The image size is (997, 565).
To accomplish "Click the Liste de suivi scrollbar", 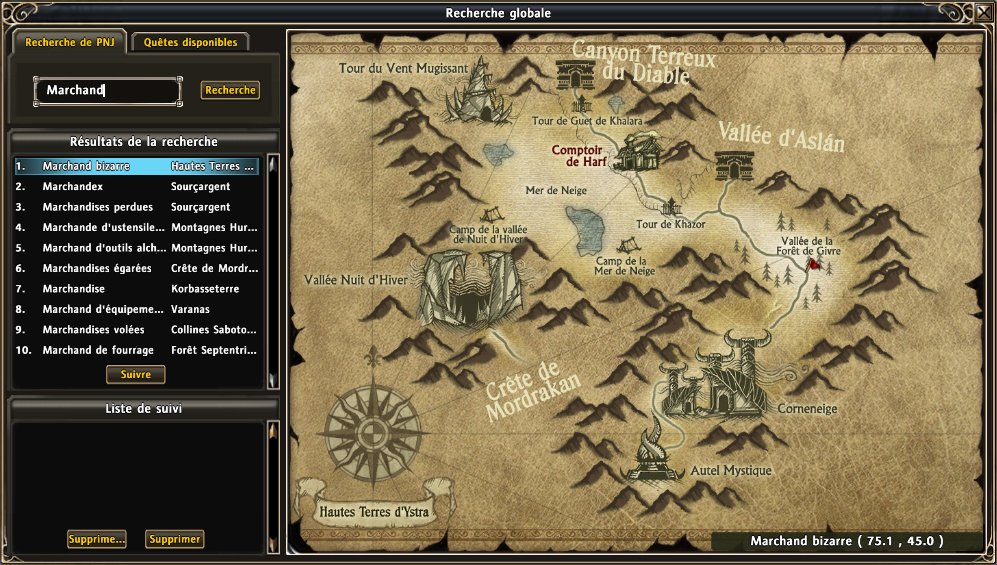I will point(272,485).
